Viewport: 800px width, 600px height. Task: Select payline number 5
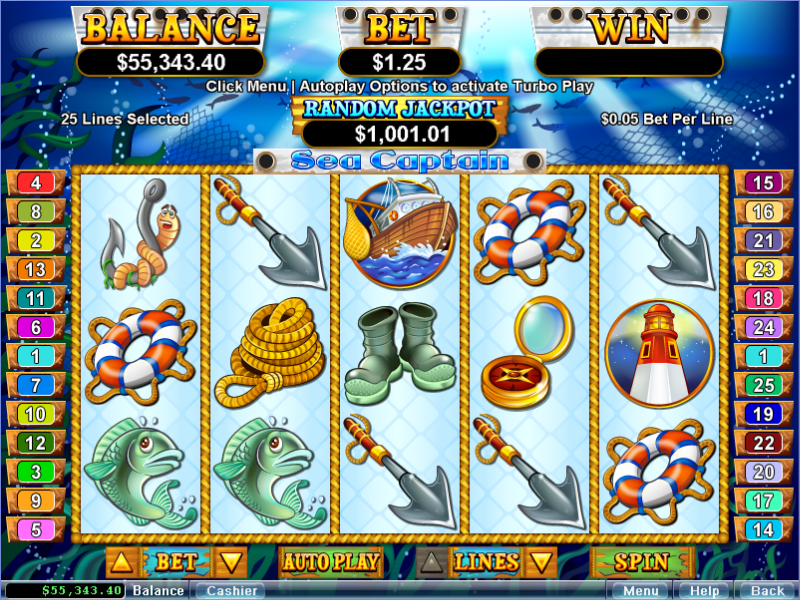point(36,530)
